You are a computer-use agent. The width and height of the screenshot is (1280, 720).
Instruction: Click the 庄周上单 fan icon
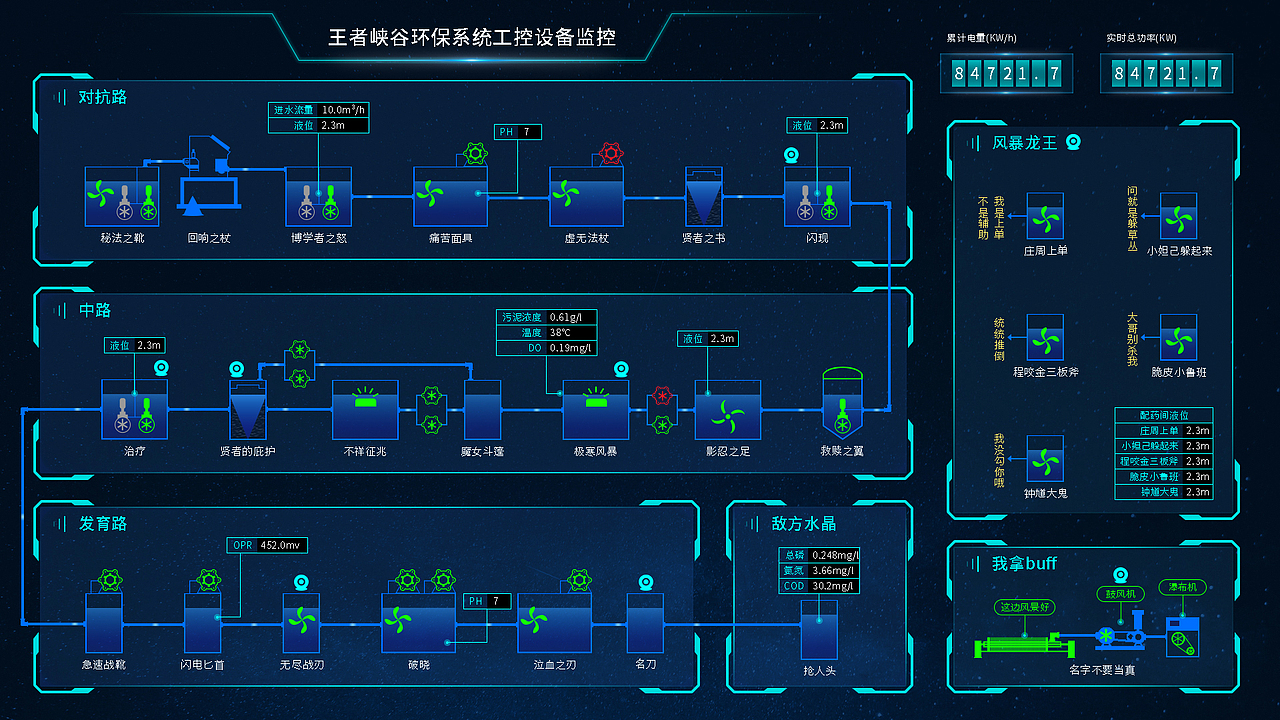pos(1046,218)
